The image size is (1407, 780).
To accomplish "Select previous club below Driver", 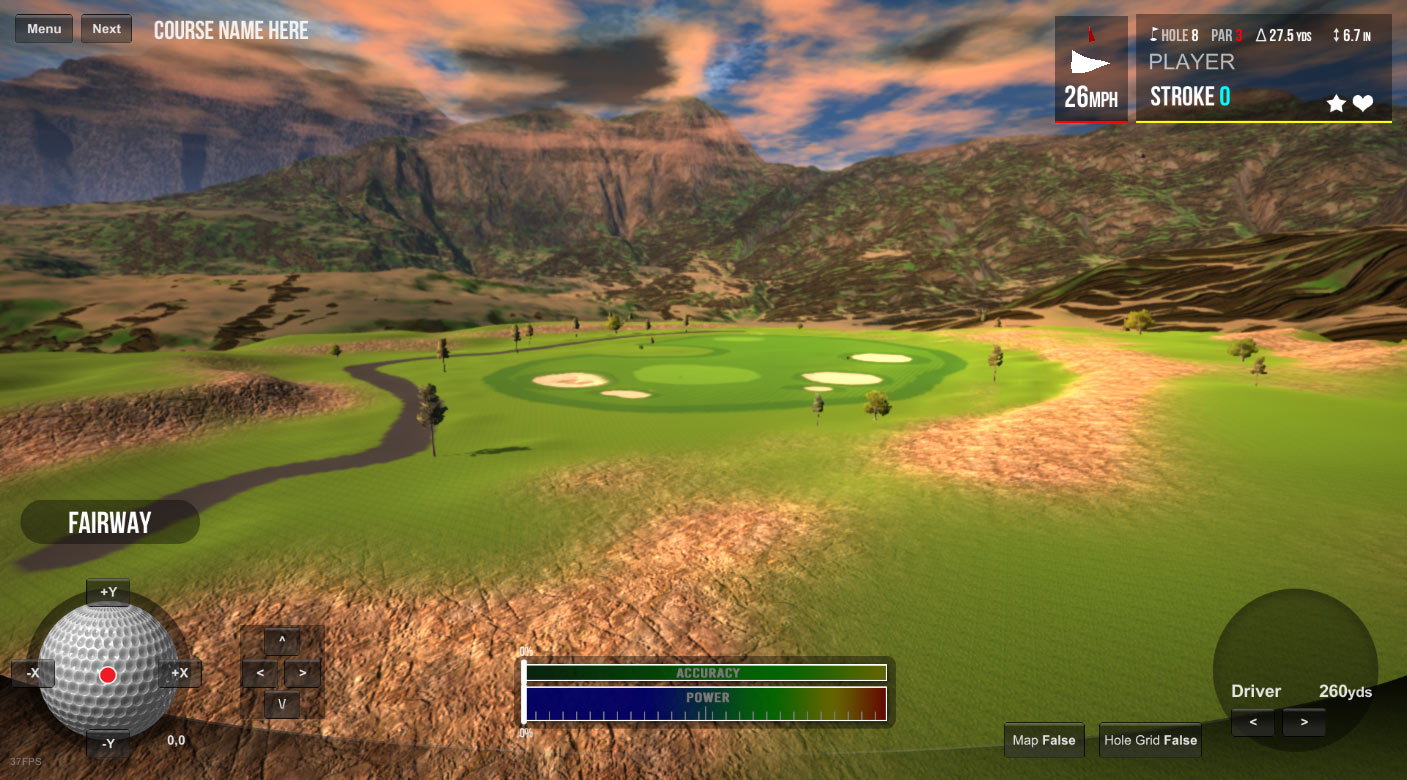I will (1253, 722).
